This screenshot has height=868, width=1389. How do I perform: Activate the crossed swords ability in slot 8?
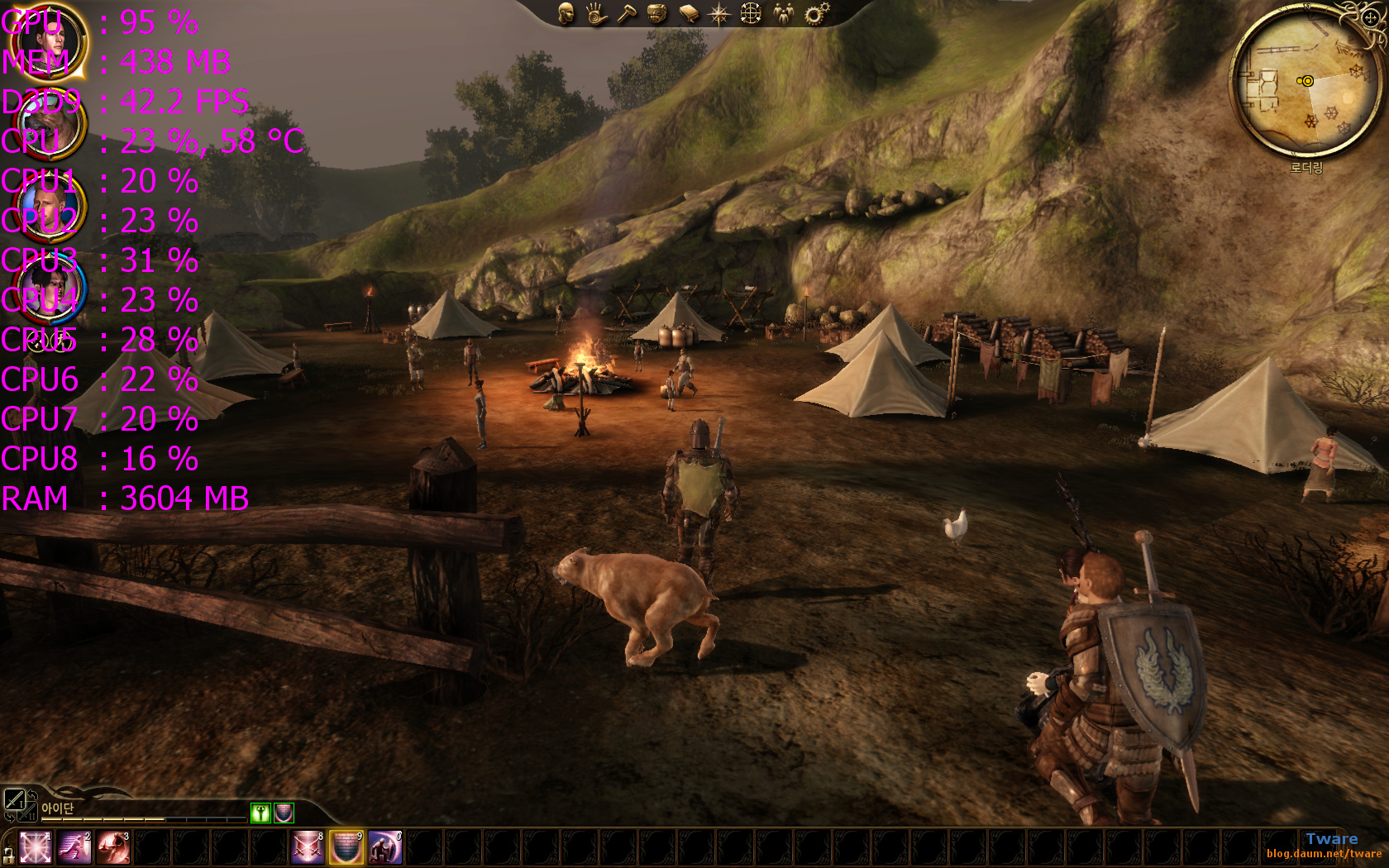point(308,848)
